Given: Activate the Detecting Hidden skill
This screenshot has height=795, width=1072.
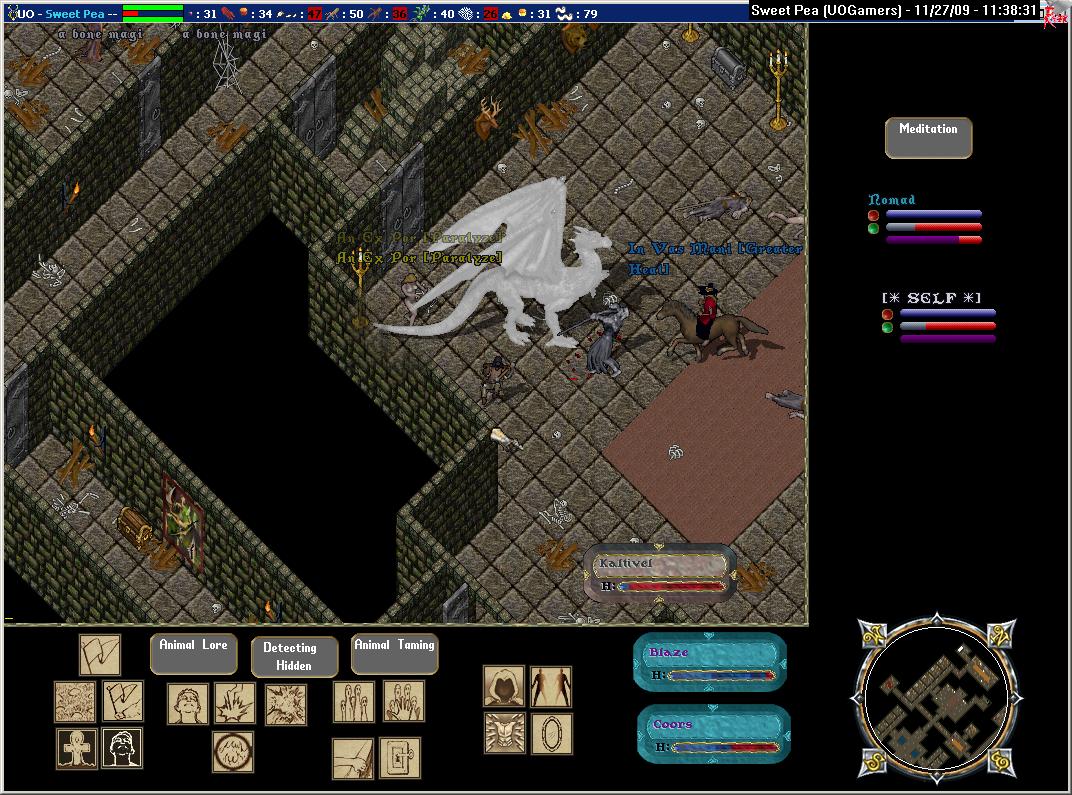Looking at the screenshot, I should coord(289,656).
